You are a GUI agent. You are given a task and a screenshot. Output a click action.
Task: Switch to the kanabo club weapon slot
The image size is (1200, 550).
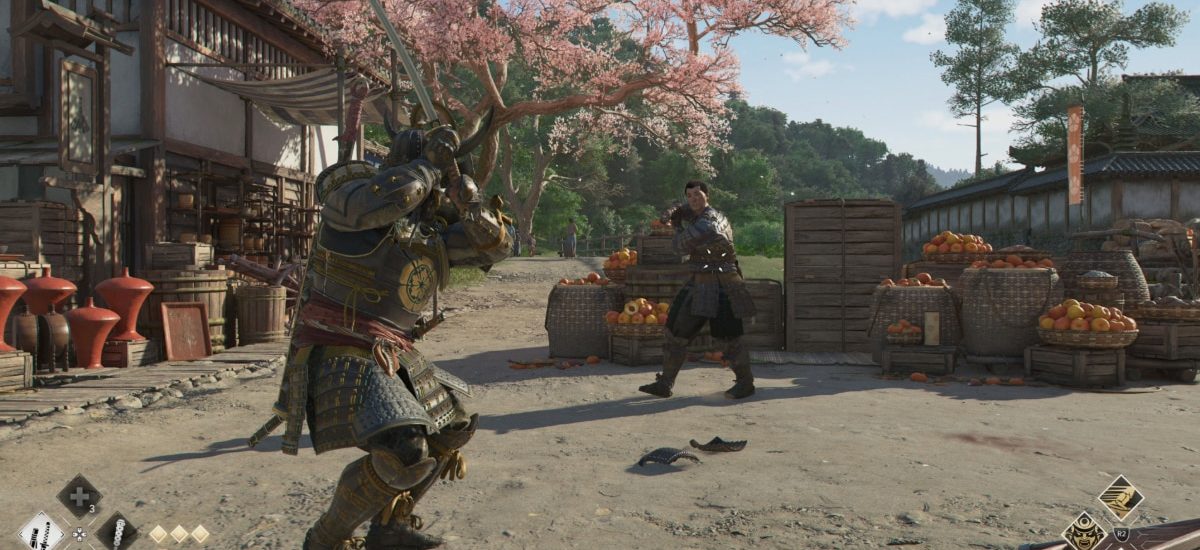pos(117,532)
